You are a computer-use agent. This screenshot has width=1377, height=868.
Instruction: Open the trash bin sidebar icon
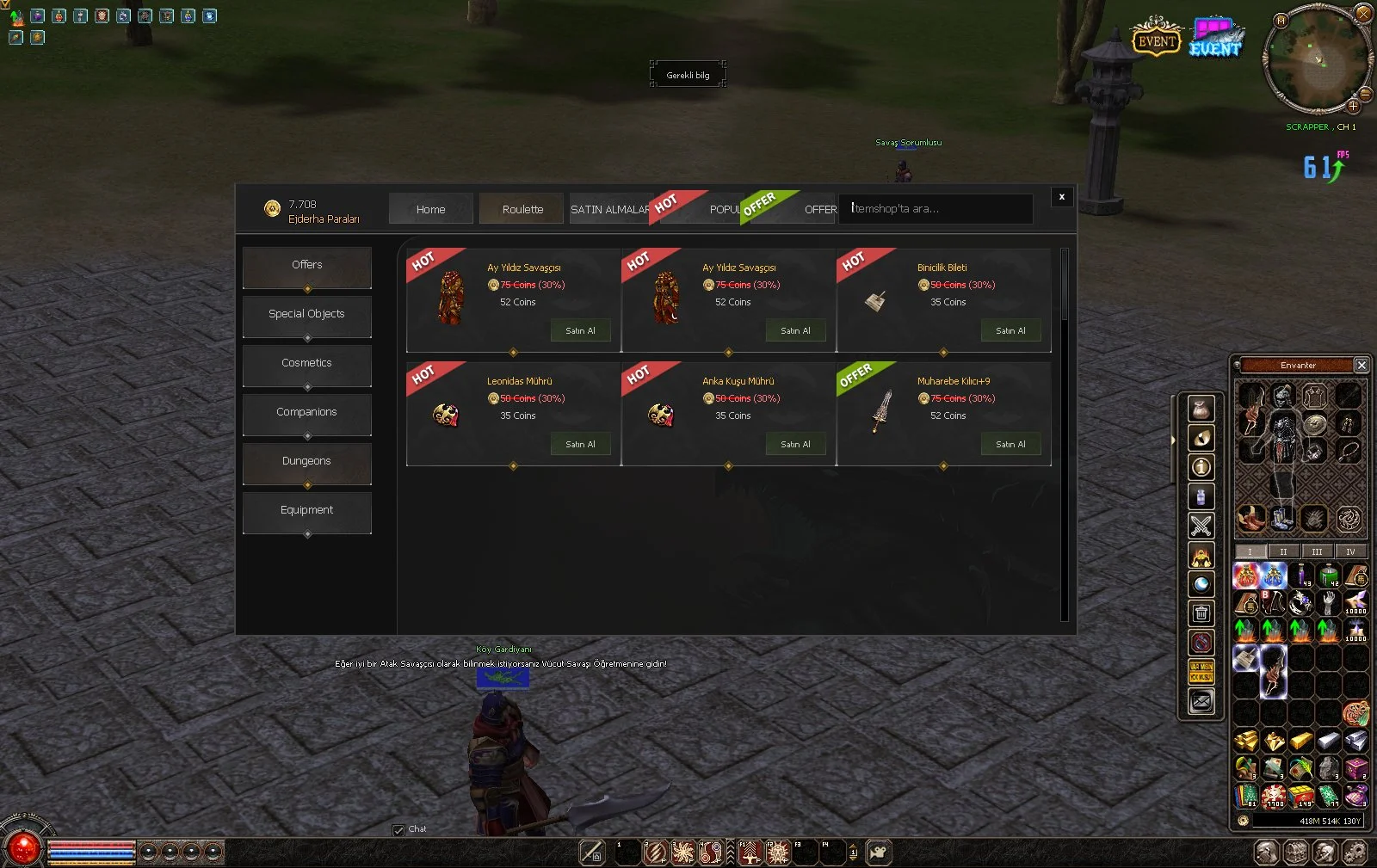[x=1201, y=613]
